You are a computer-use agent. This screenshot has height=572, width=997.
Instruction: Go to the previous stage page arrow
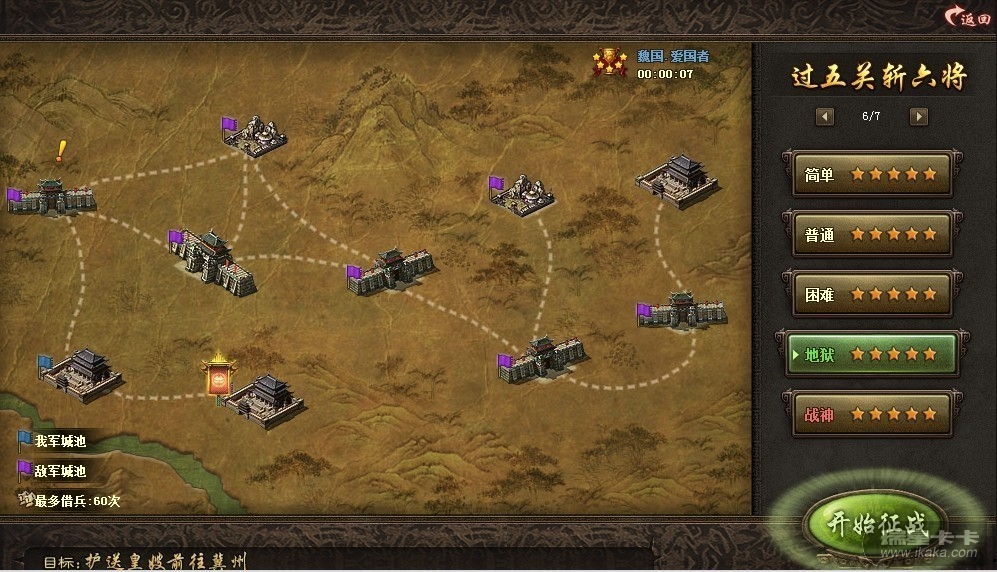(825, 116)
